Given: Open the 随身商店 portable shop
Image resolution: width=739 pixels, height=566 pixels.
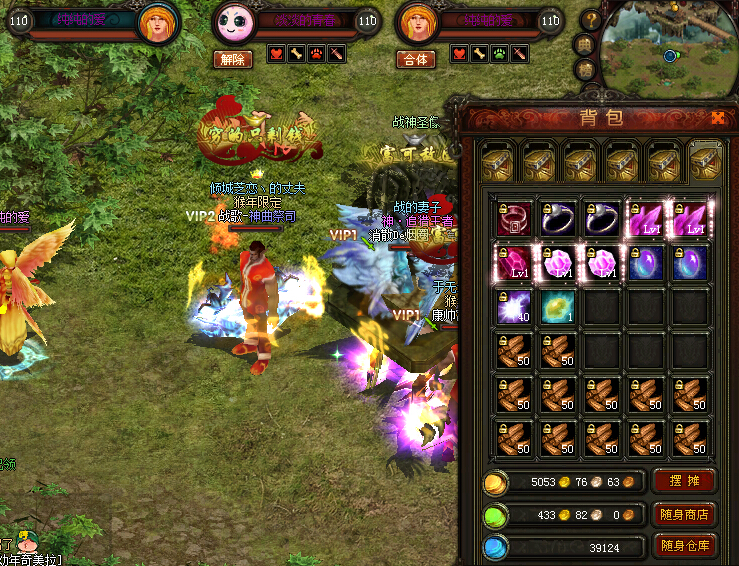Looking at the screenshot, I should [x=684, y=514].
